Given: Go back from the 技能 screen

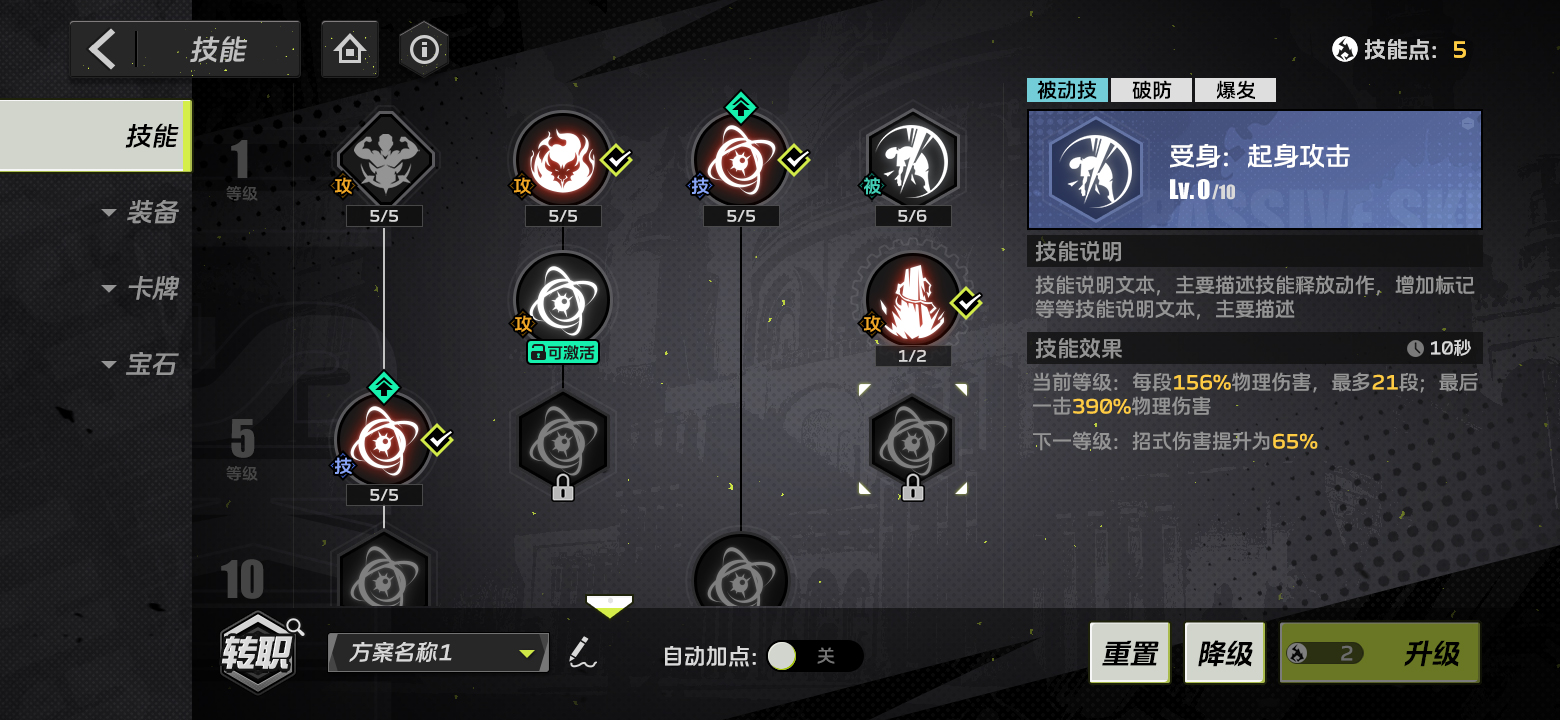Looking at the screenshot, I should coord(103,49).
